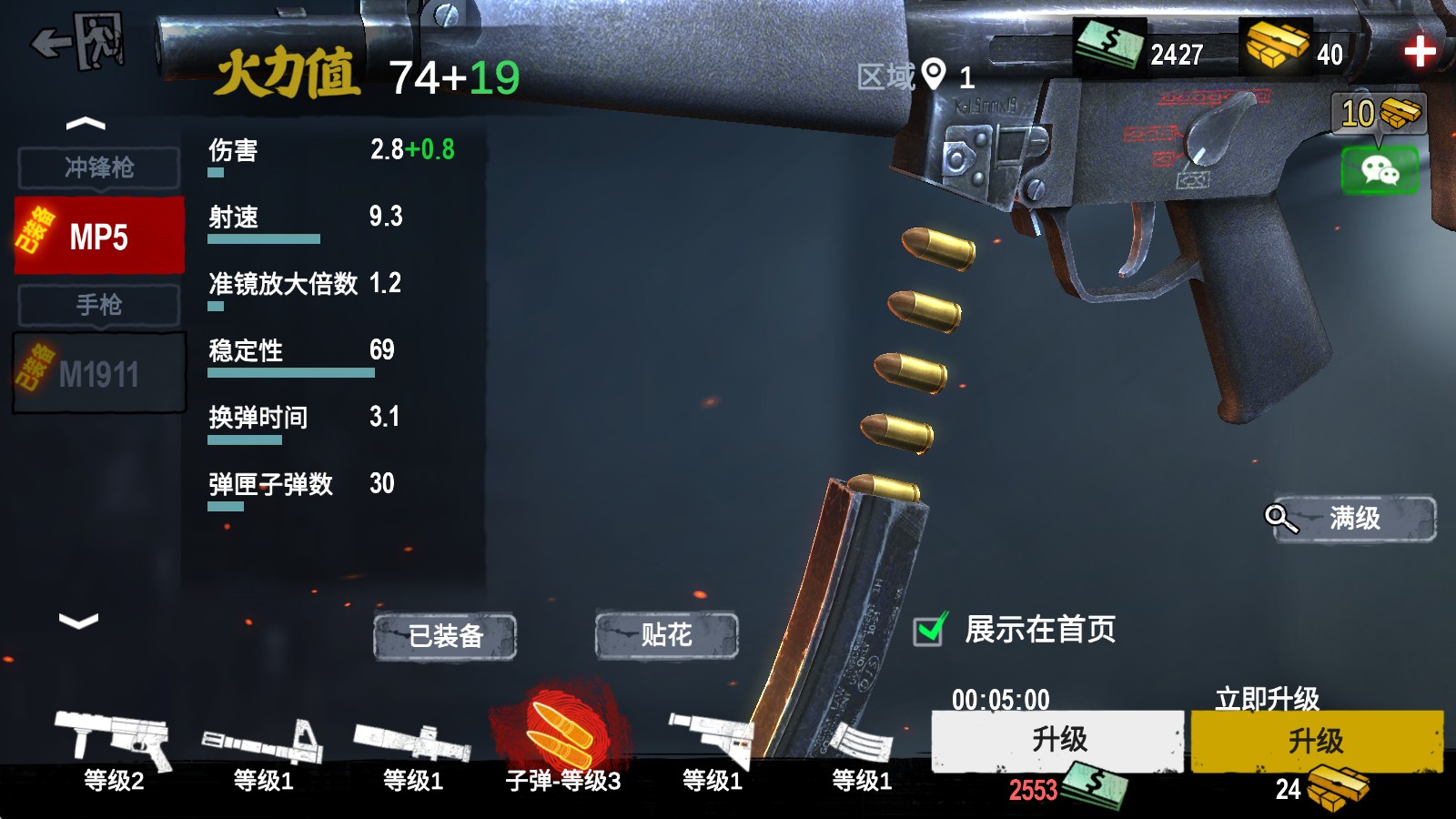Expand weapon list with the down chevron

(77, 622)
